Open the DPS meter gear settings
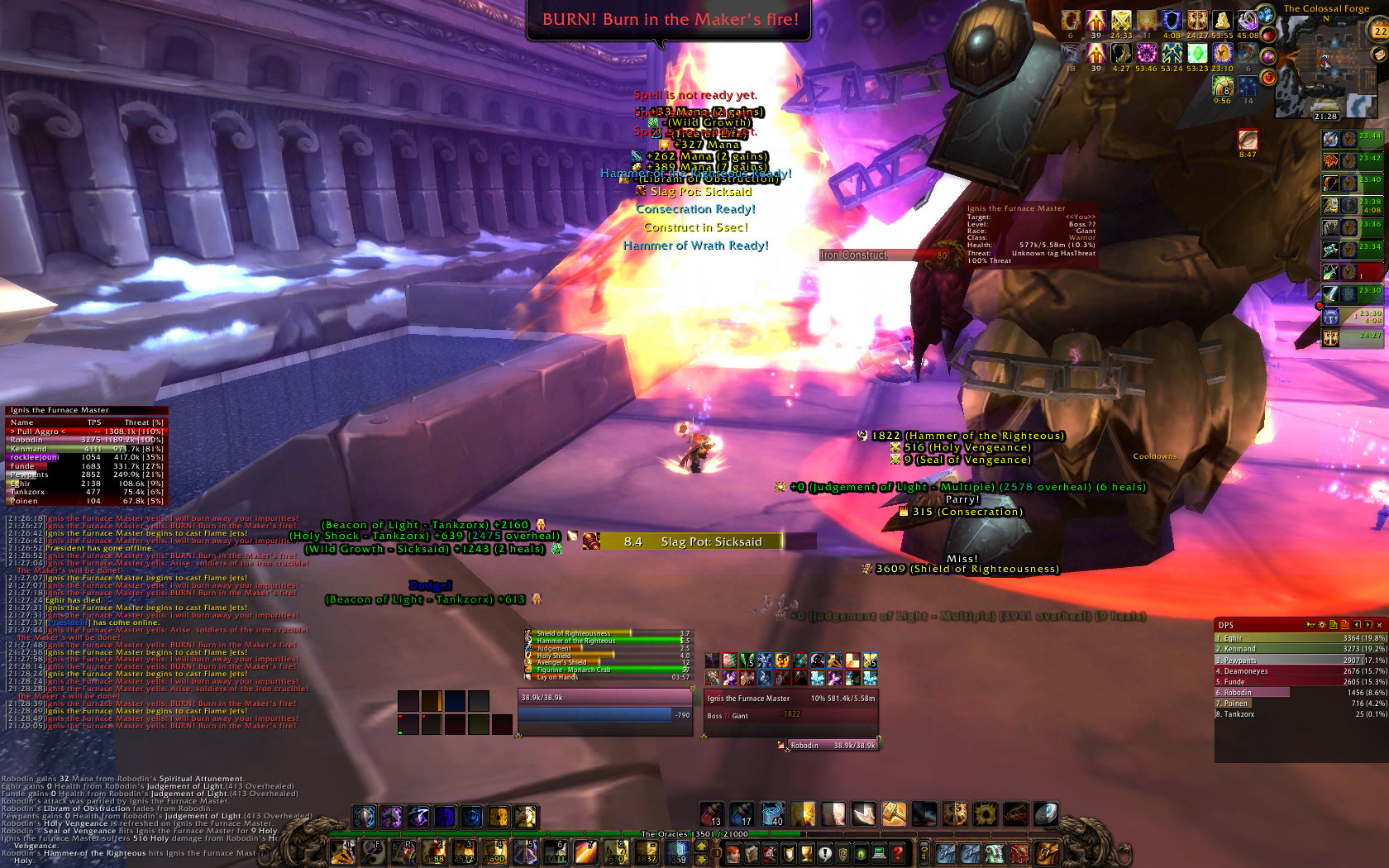 (x=1322, y=625)
